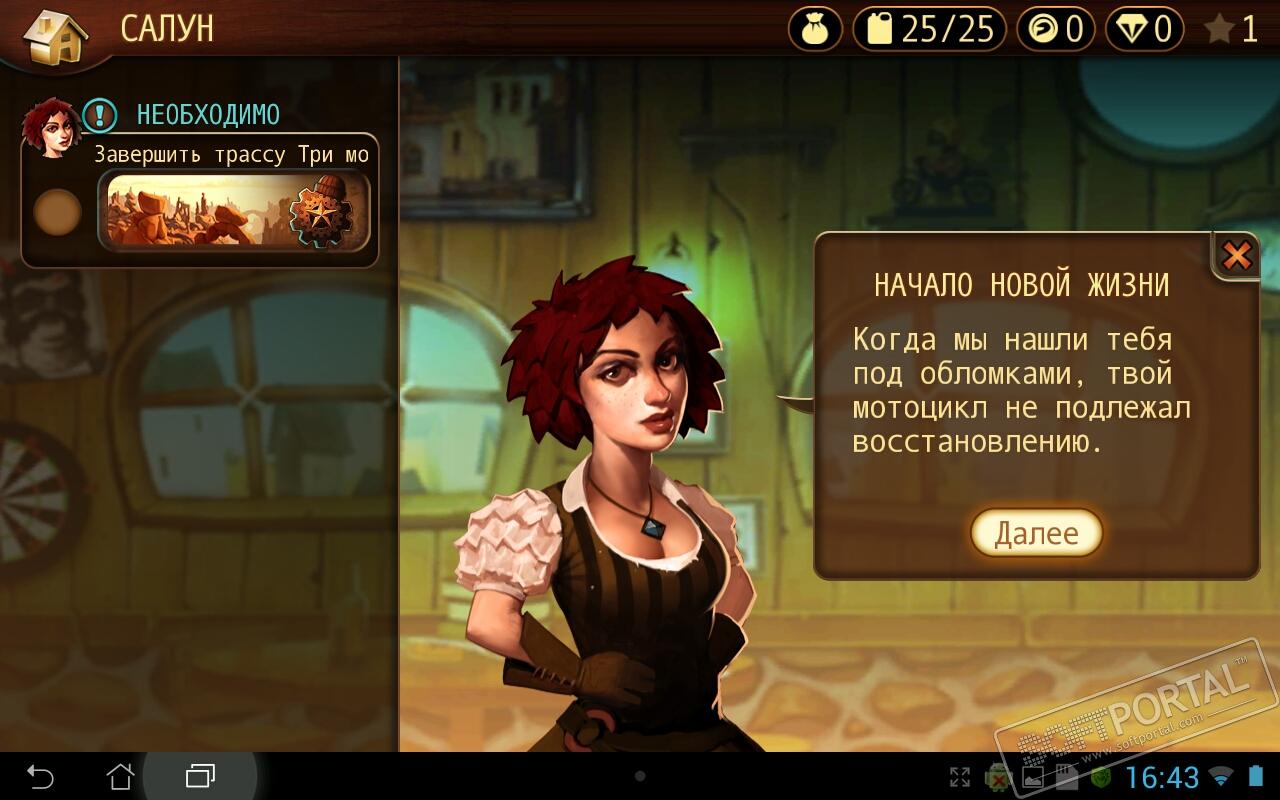Open the Android recent apps button
Image resolution: width=1280 pixels, height=800 pixels.
click(200, 776)
